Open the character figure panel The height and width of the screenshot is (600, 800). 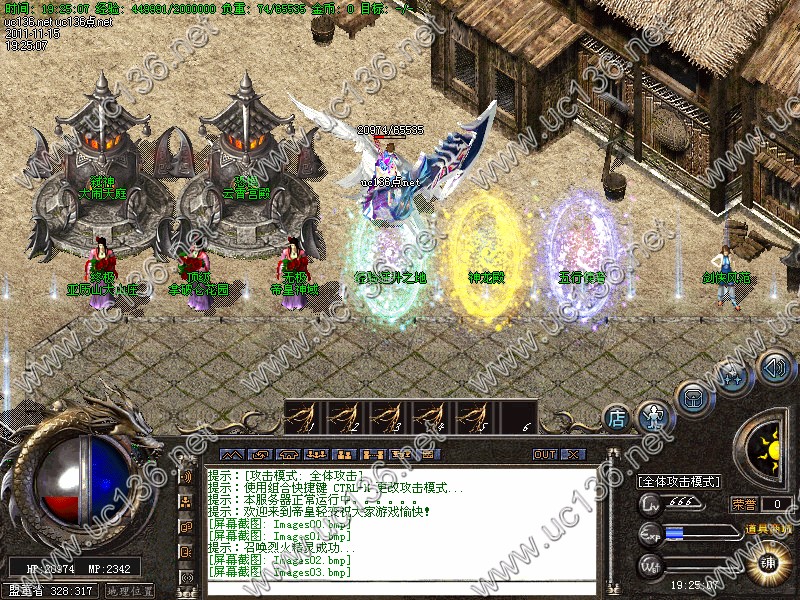tap(653, 414)
